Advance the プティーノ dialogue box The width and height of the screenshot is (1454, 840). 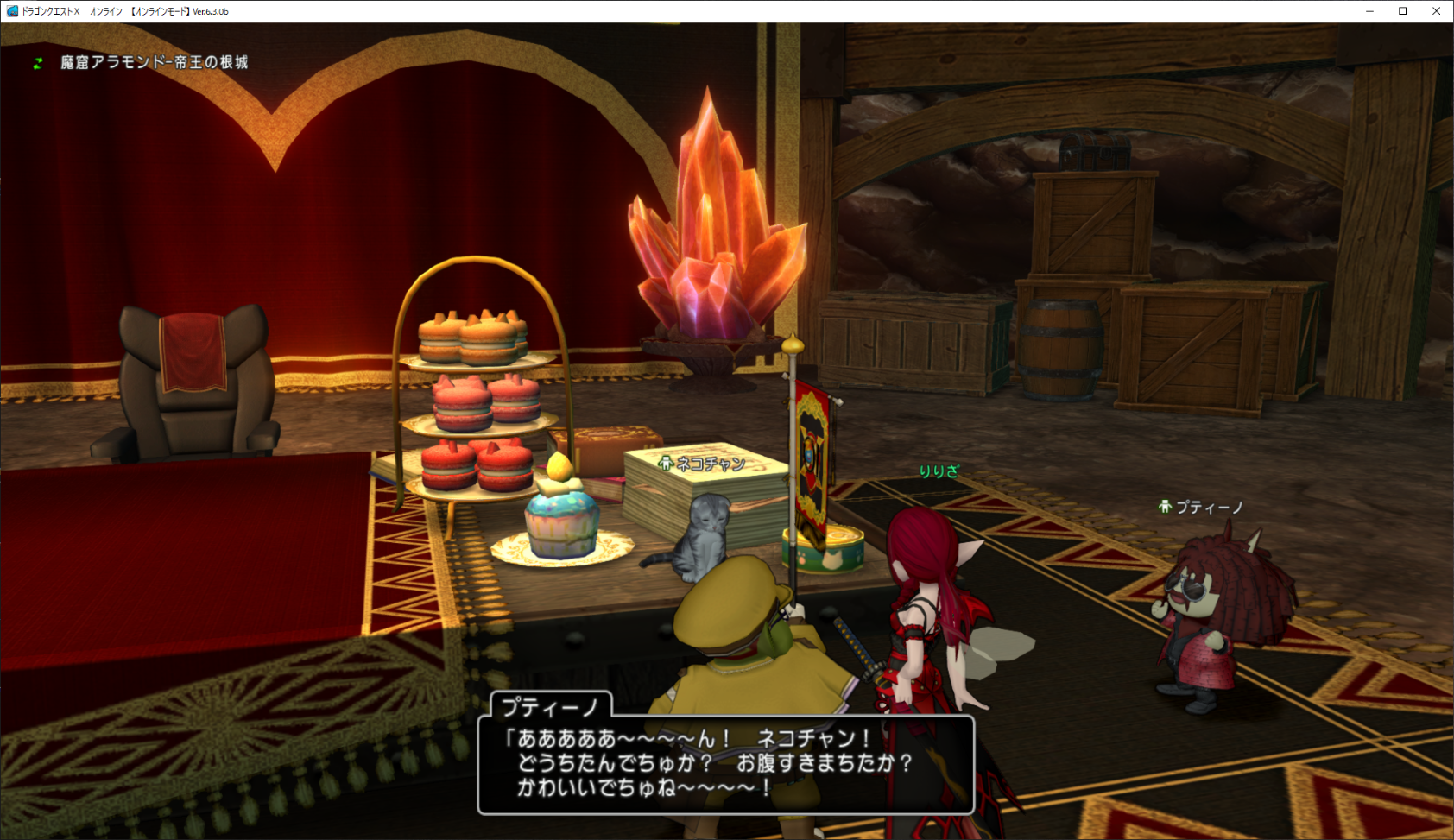pos(725,764)
